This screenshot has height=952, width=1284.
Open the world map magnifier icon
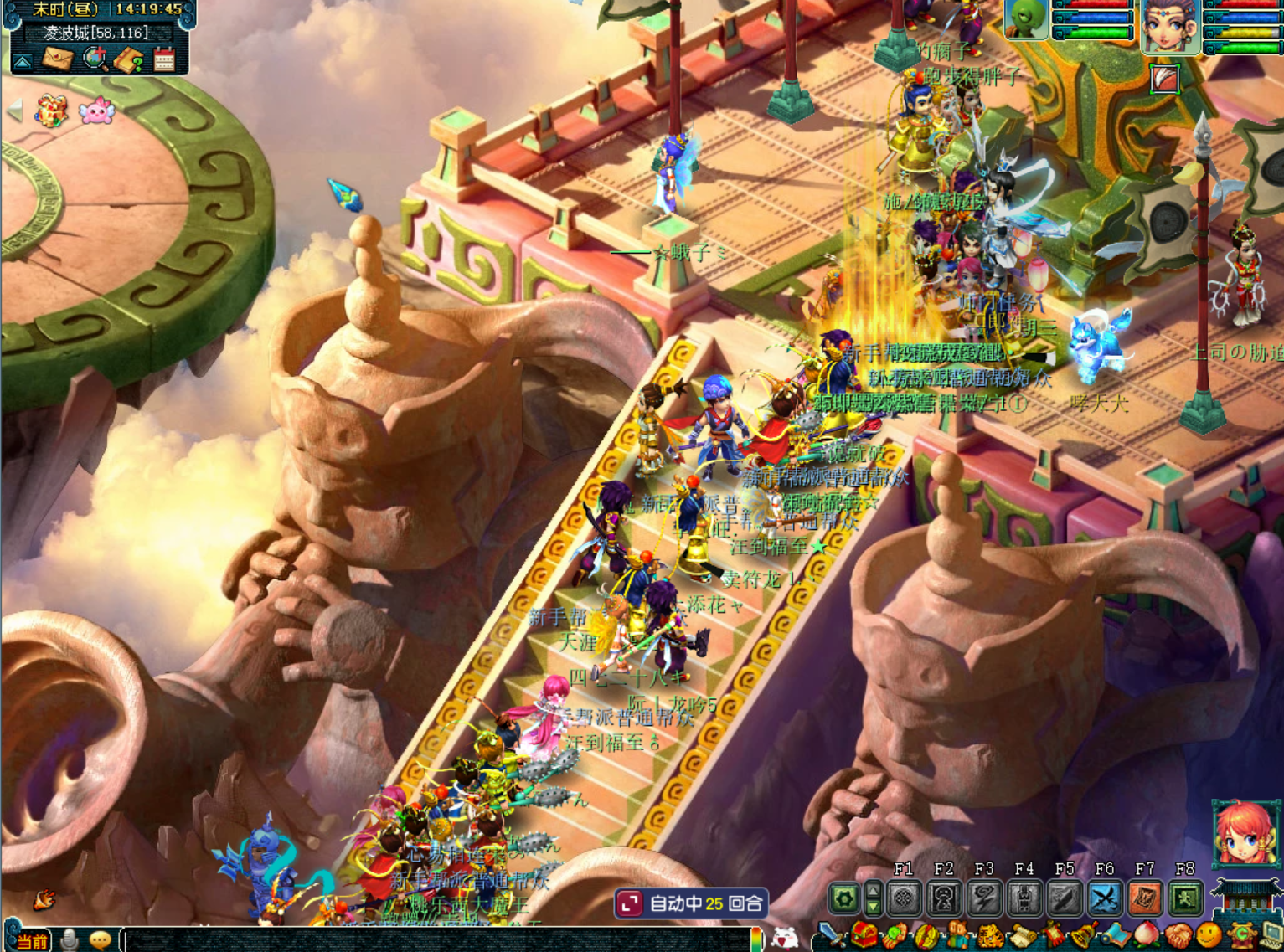coord(95,59)
